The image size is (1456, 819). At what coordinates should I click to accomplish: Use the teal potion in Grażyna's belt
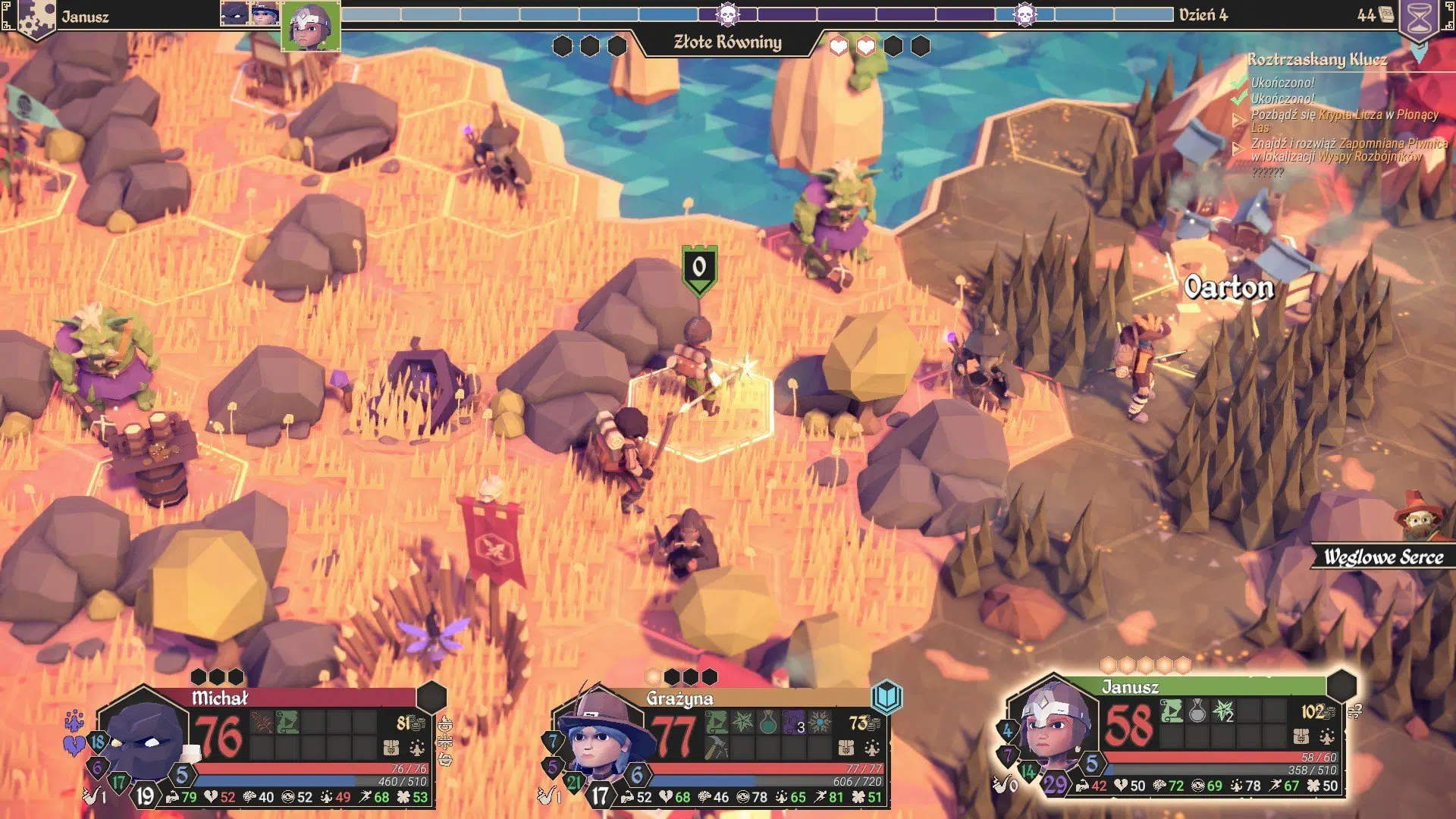(x=768, y=722)
